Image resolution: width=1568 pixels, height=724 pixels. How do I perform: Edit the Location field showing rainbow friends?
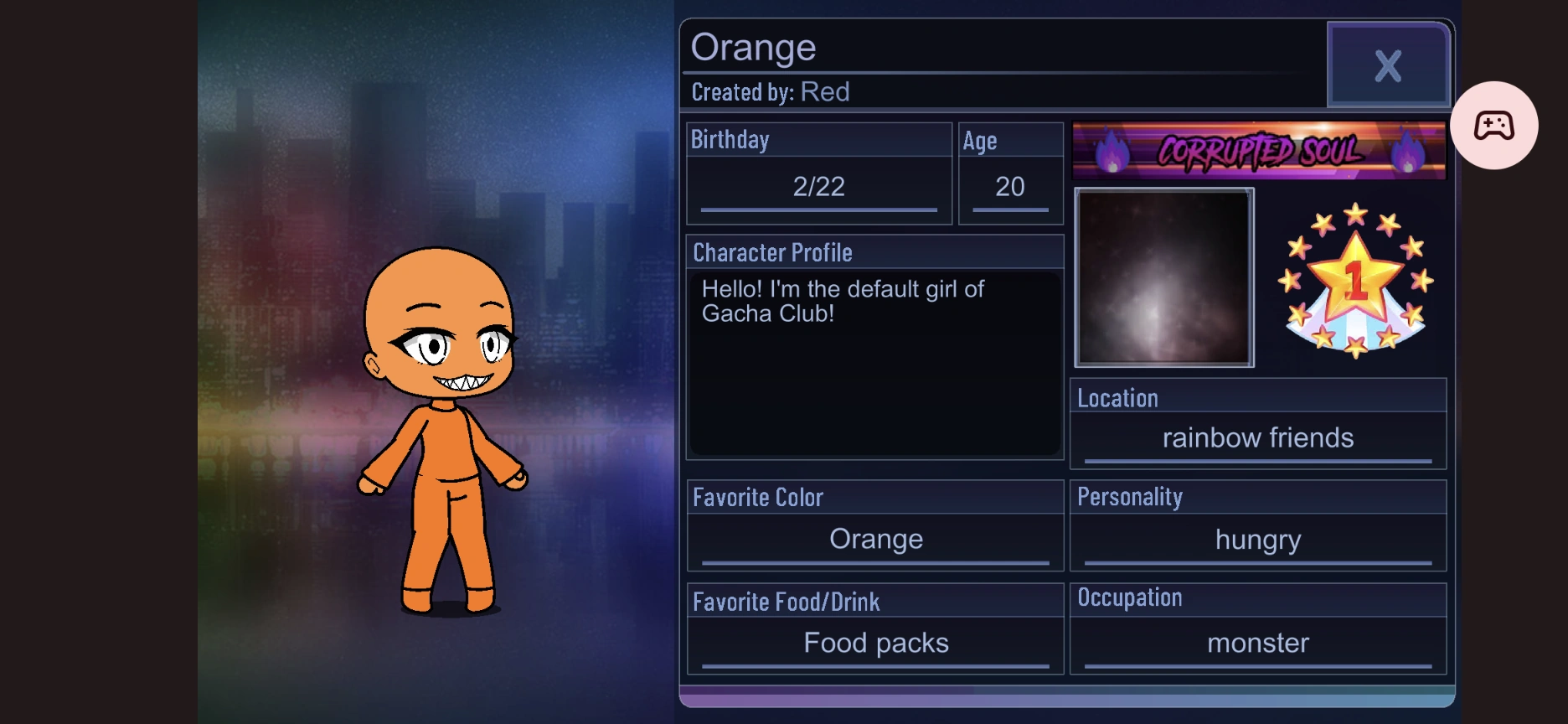tap(1257, 437)
